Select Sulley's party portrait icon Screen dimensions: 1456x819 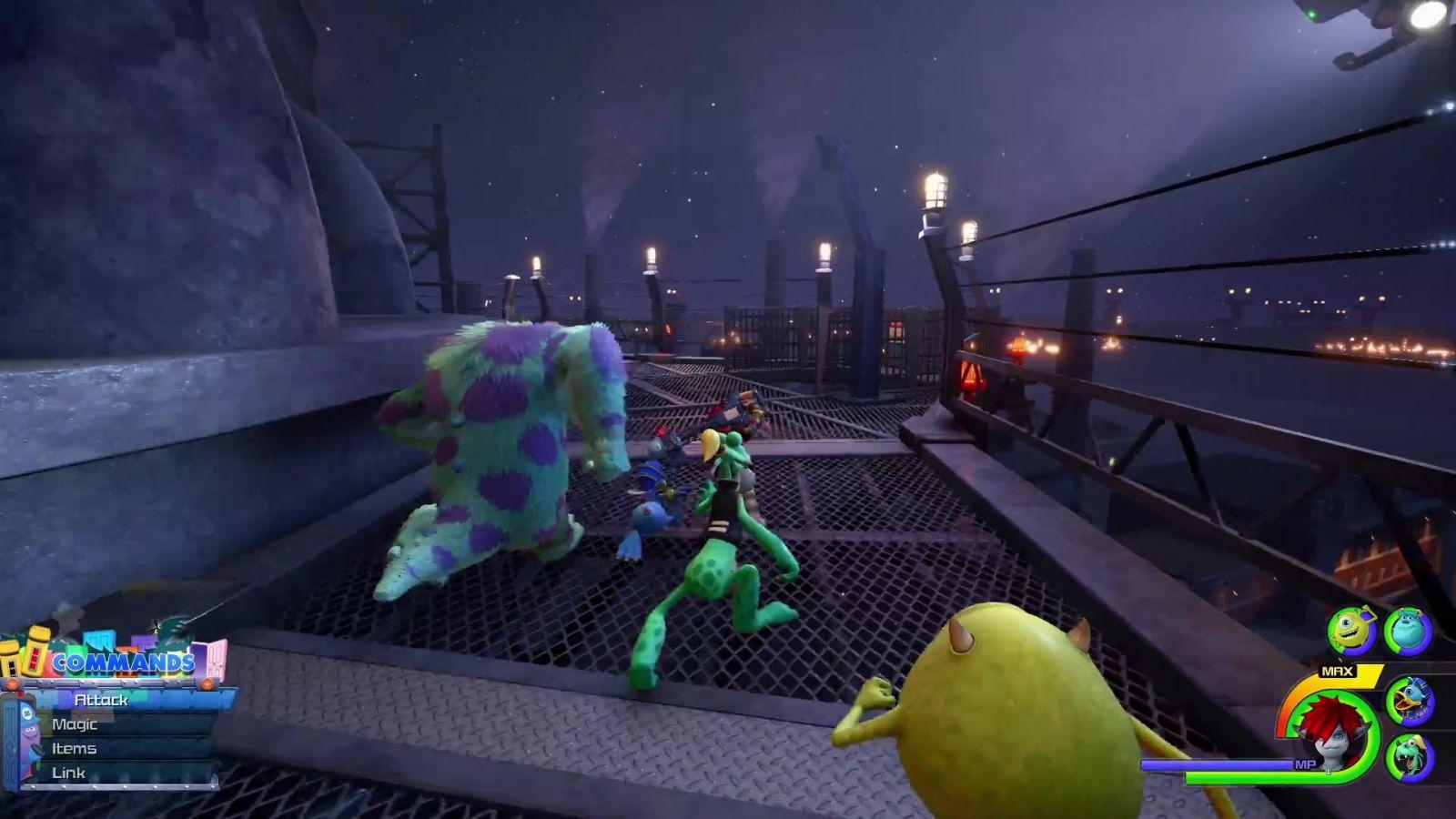click(1408, 630)
